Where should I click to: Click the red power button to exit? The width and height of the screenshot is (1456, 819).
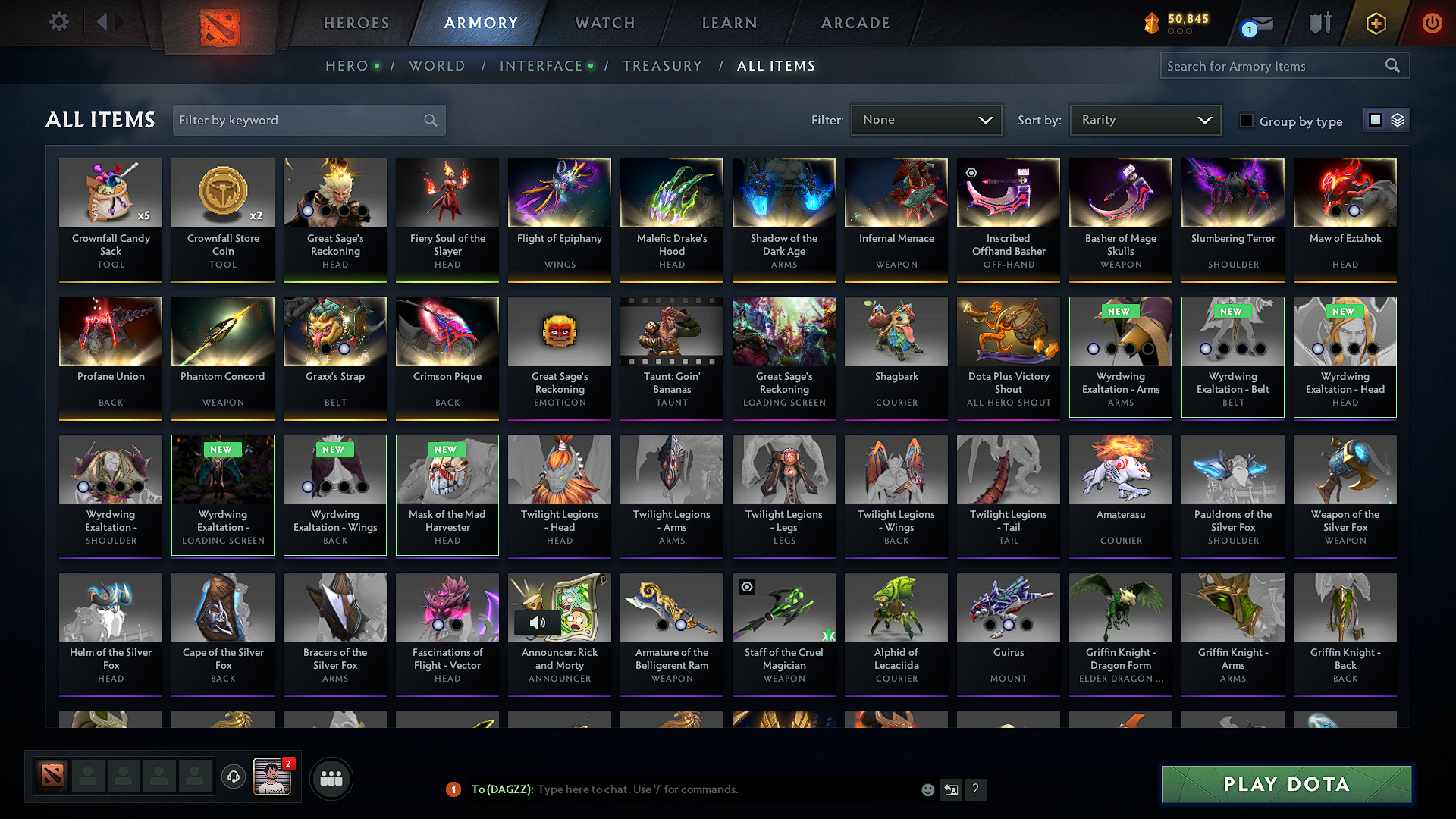[1432, 23]
